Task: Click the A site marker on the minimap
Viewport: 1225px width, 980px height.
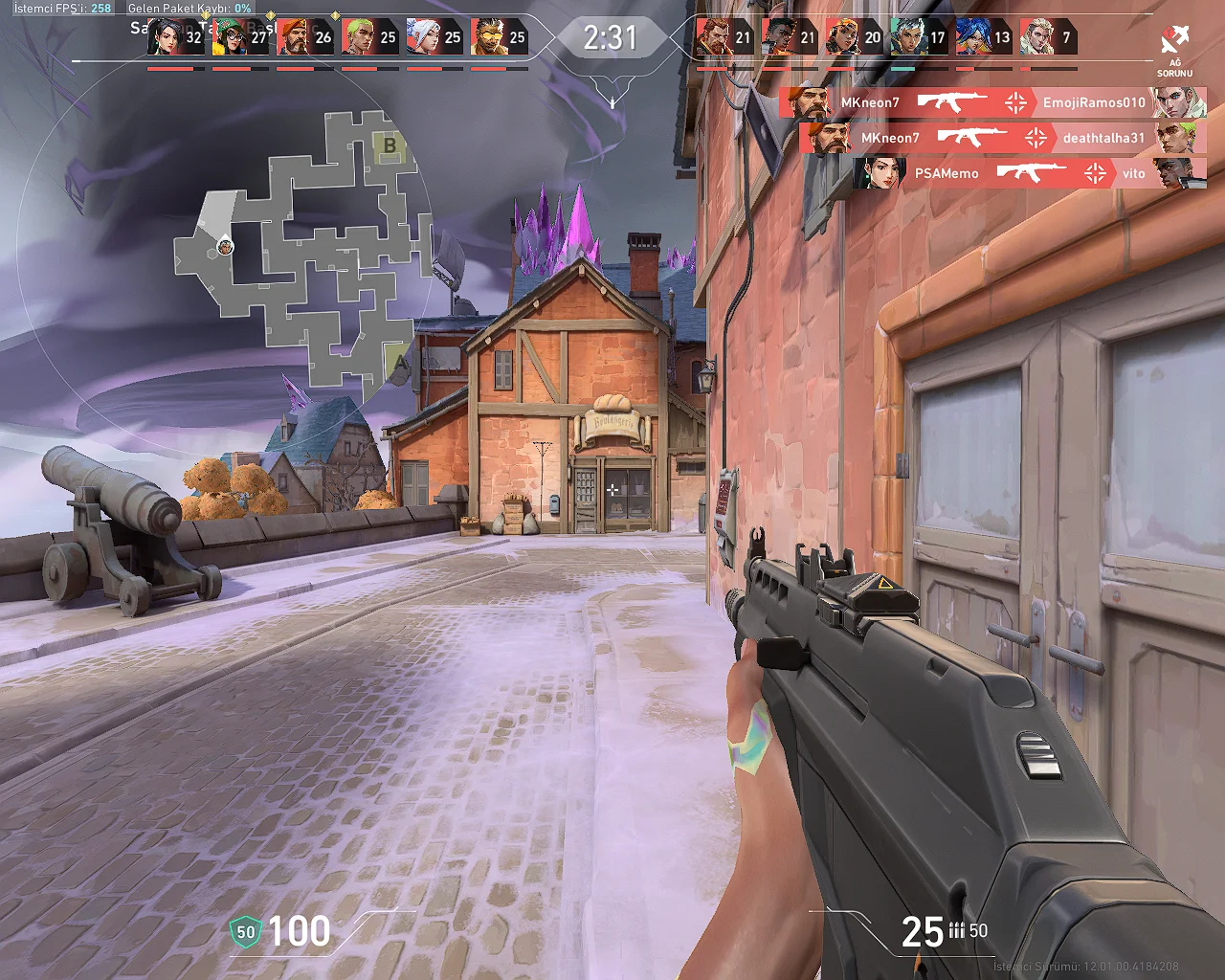Action: pyautogui.click(x=399, y=363)
